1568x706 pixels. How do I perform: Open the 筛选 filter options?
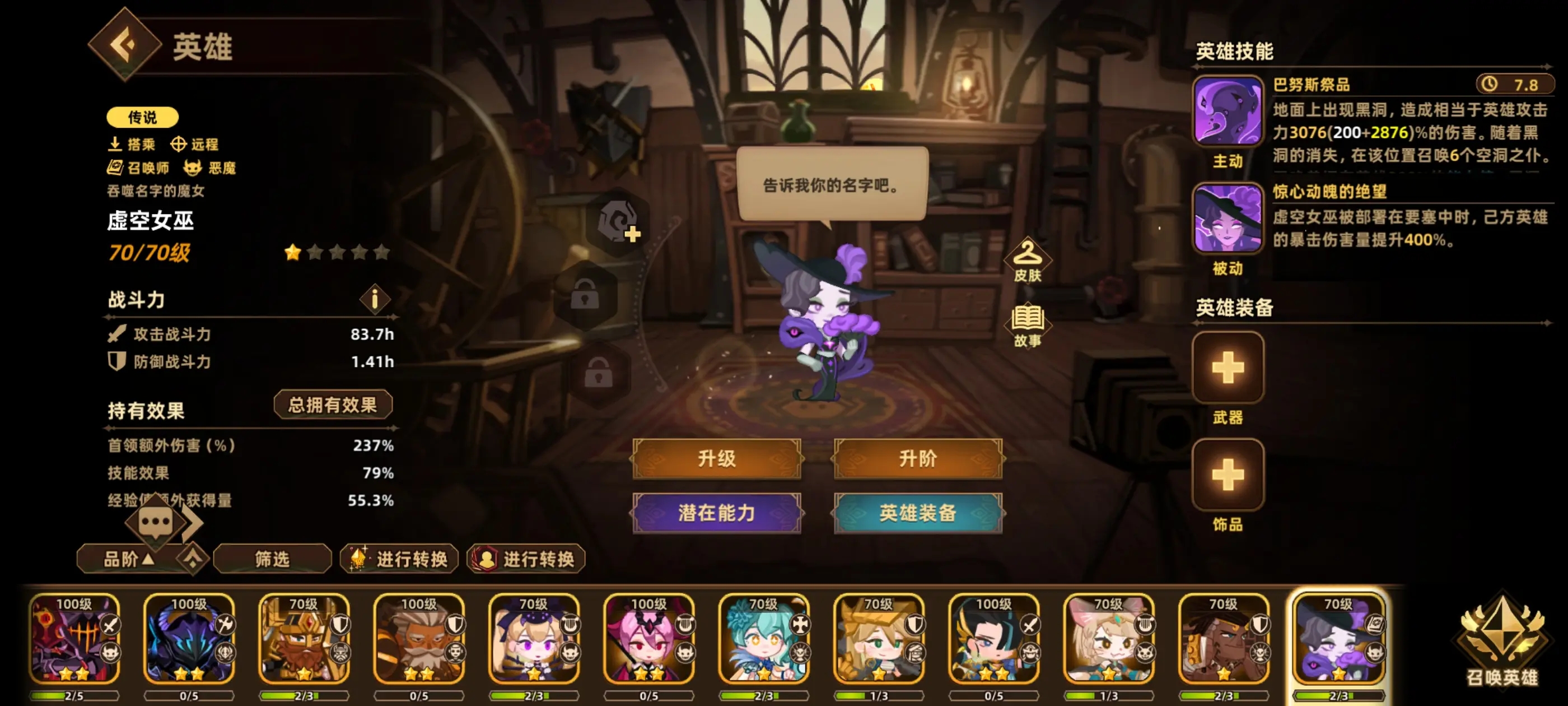[x=272, y=559]
